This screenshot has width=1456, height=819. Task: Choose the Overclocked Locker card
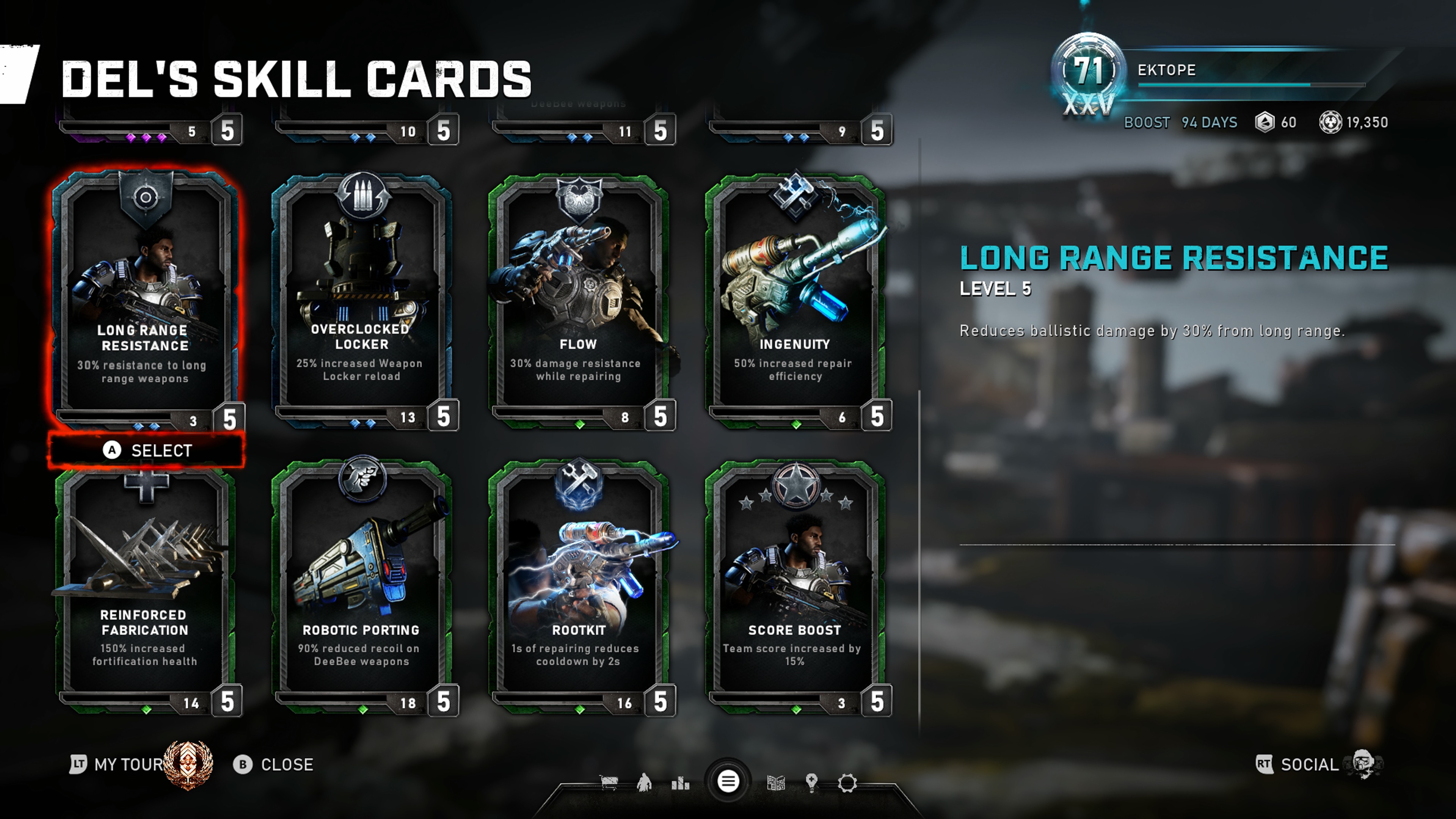tap(362, 300)
